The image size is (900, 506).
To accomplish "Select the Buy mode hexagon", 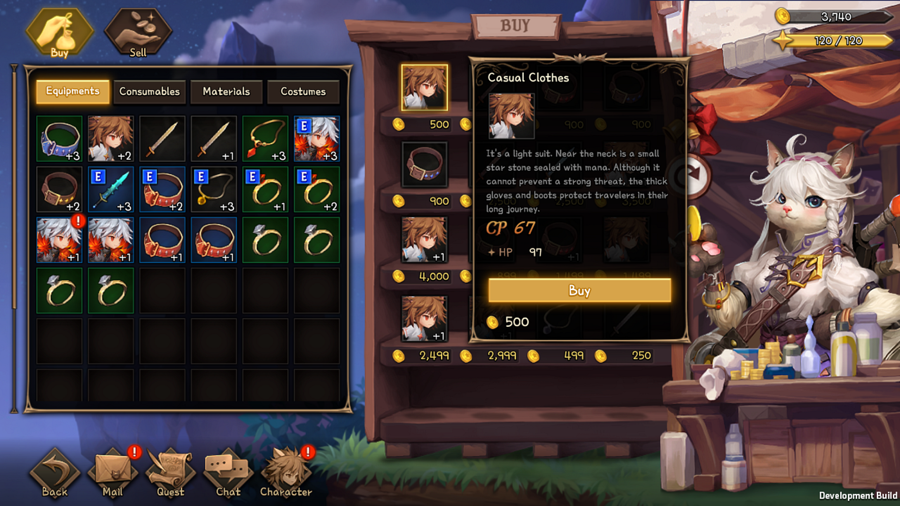I will click(59, 32).
